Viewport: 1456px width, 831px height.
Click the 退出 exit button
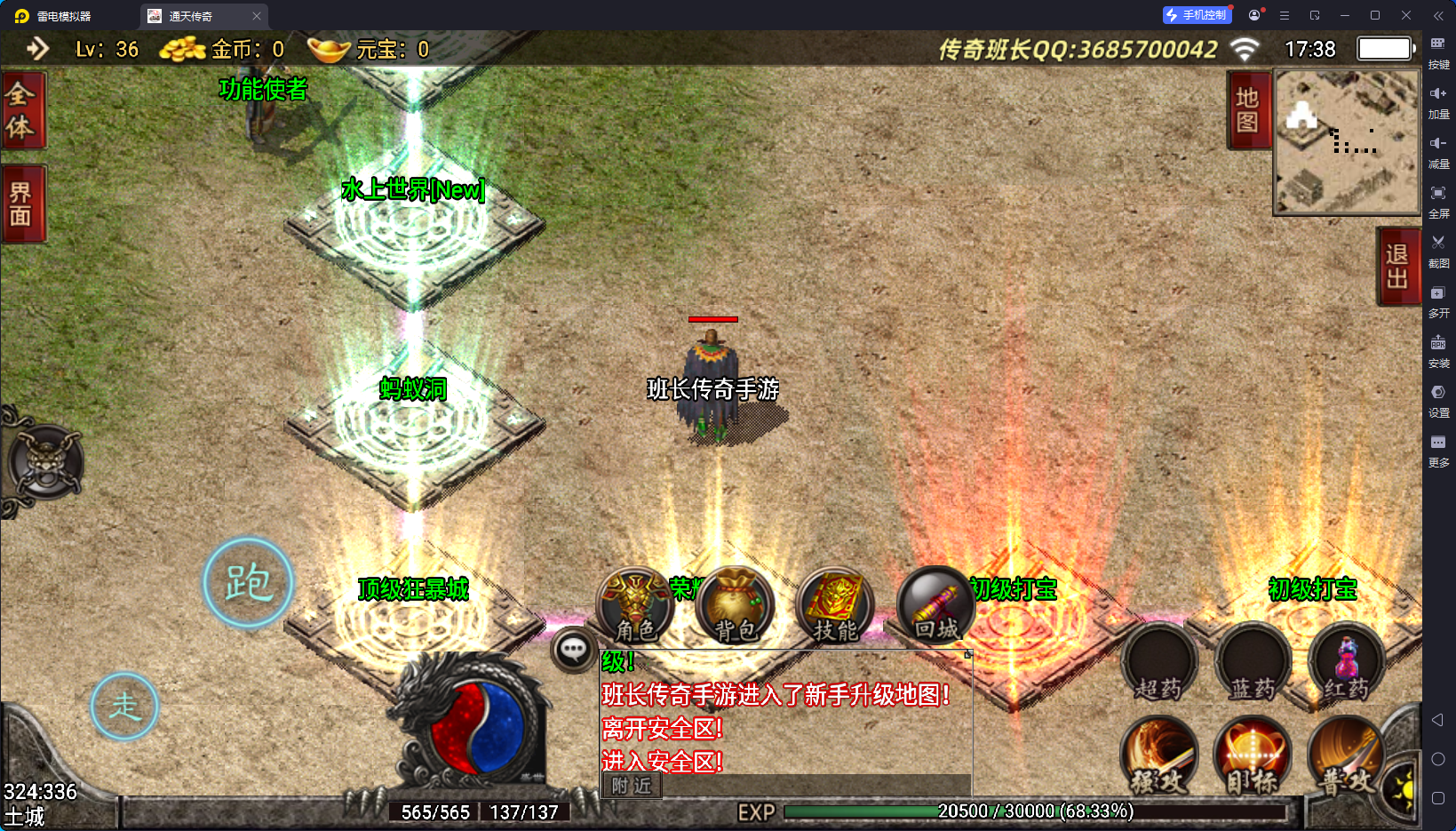1396,267
